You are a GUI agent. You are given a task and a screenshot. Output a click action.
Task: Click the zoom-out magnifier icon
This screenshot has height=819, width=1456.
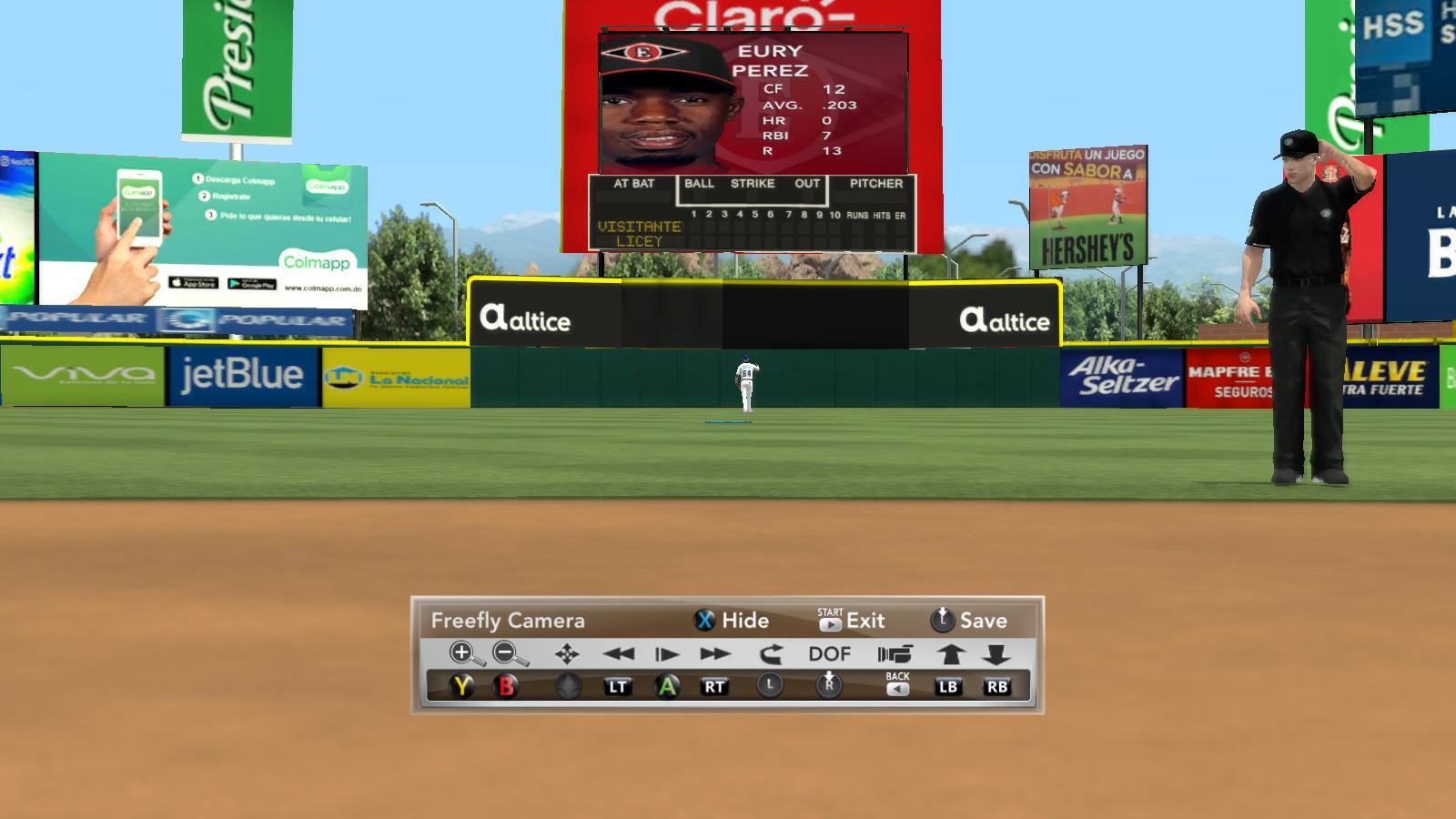[509, 653]
